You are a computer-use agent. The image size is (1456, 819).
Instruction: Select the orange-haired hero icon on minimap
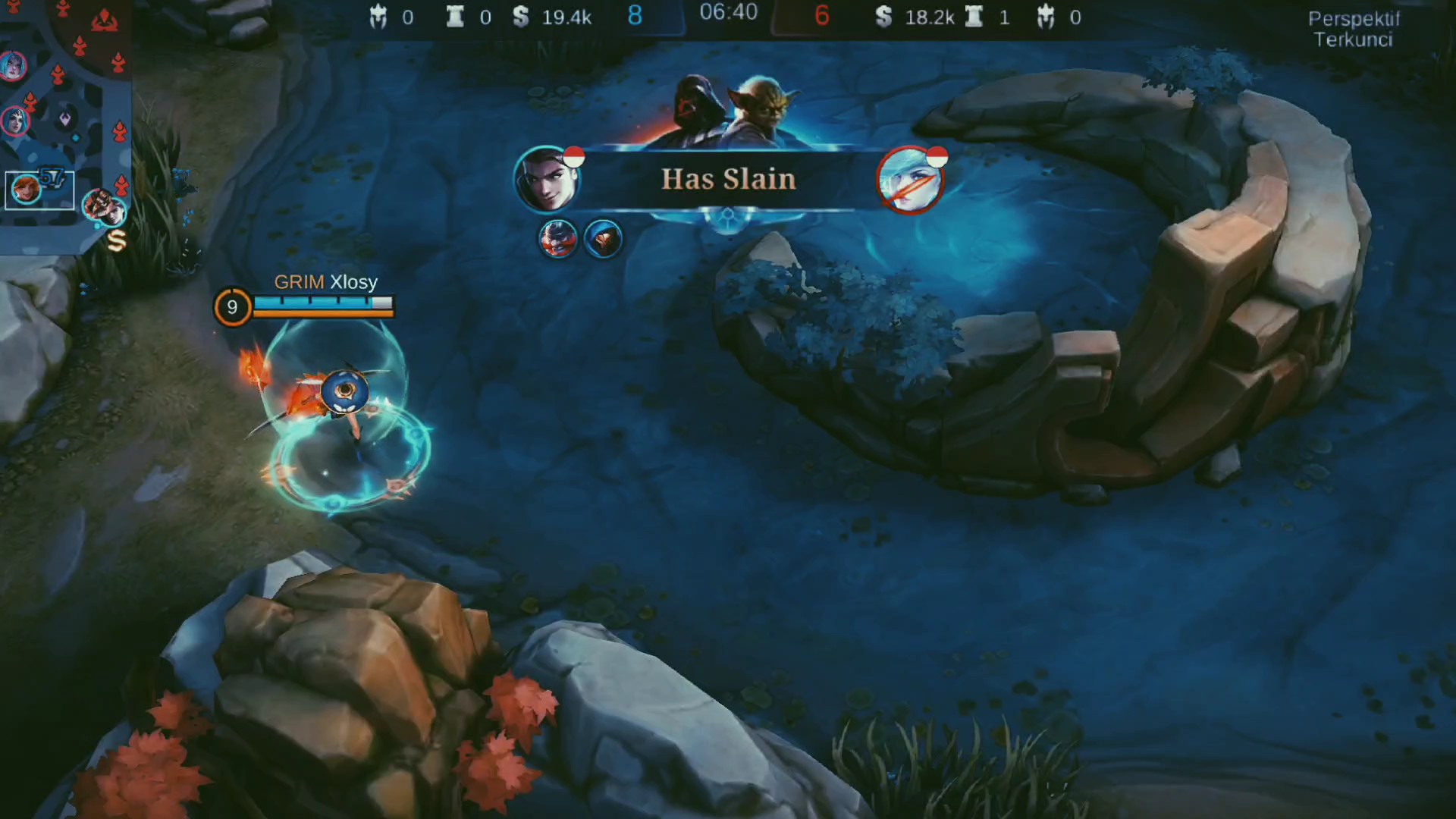pyautogui.click(x=26, y=189)
